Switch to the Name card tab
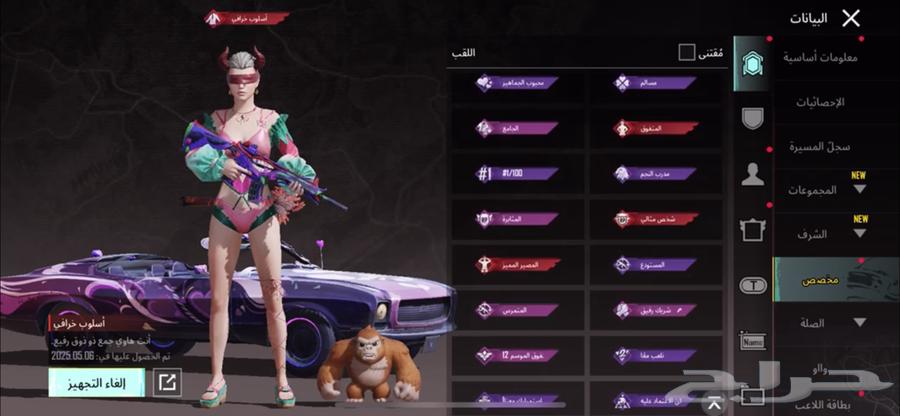The image size is (900, 416). coord(752,341)
